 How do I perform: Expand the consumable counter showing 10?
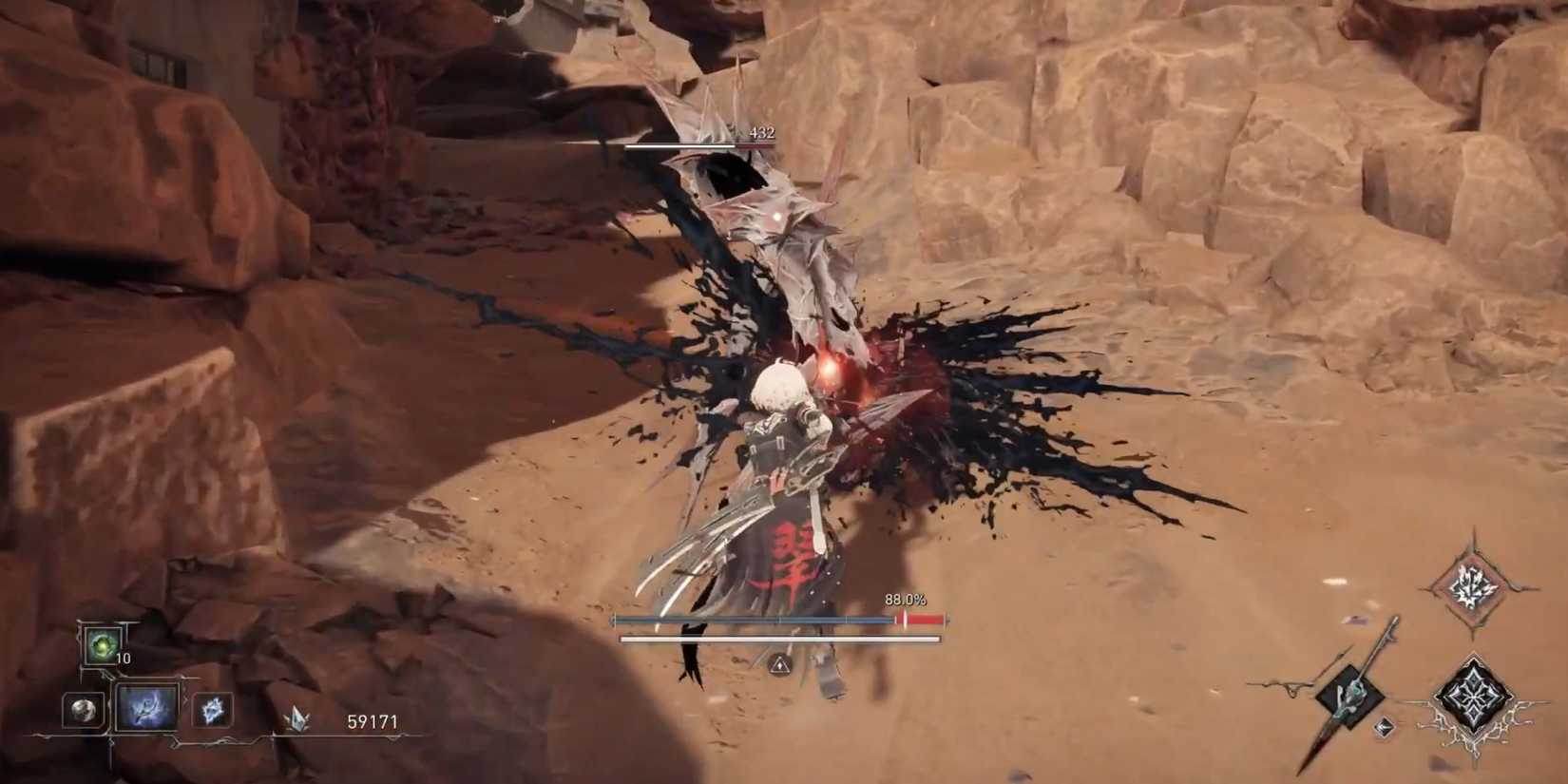click(x=122, y=658)
